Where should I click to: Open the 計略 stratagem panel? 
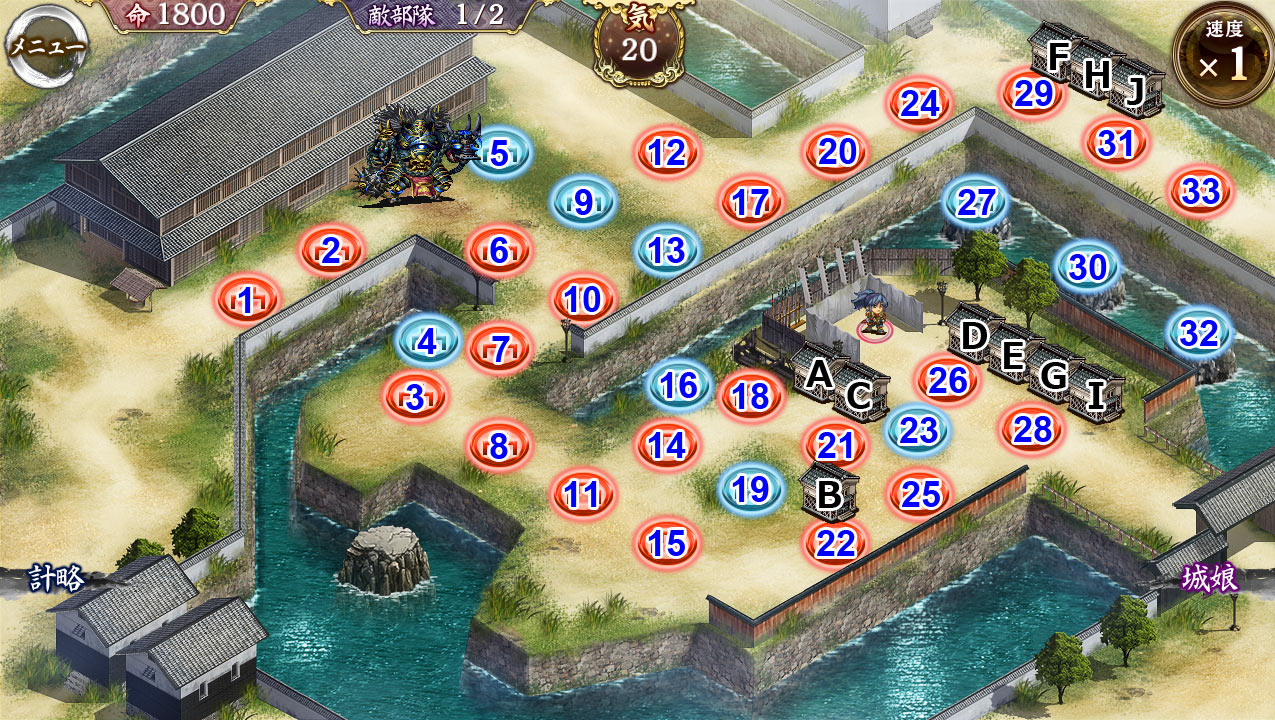pyautogui.click(x=55, y=578)
